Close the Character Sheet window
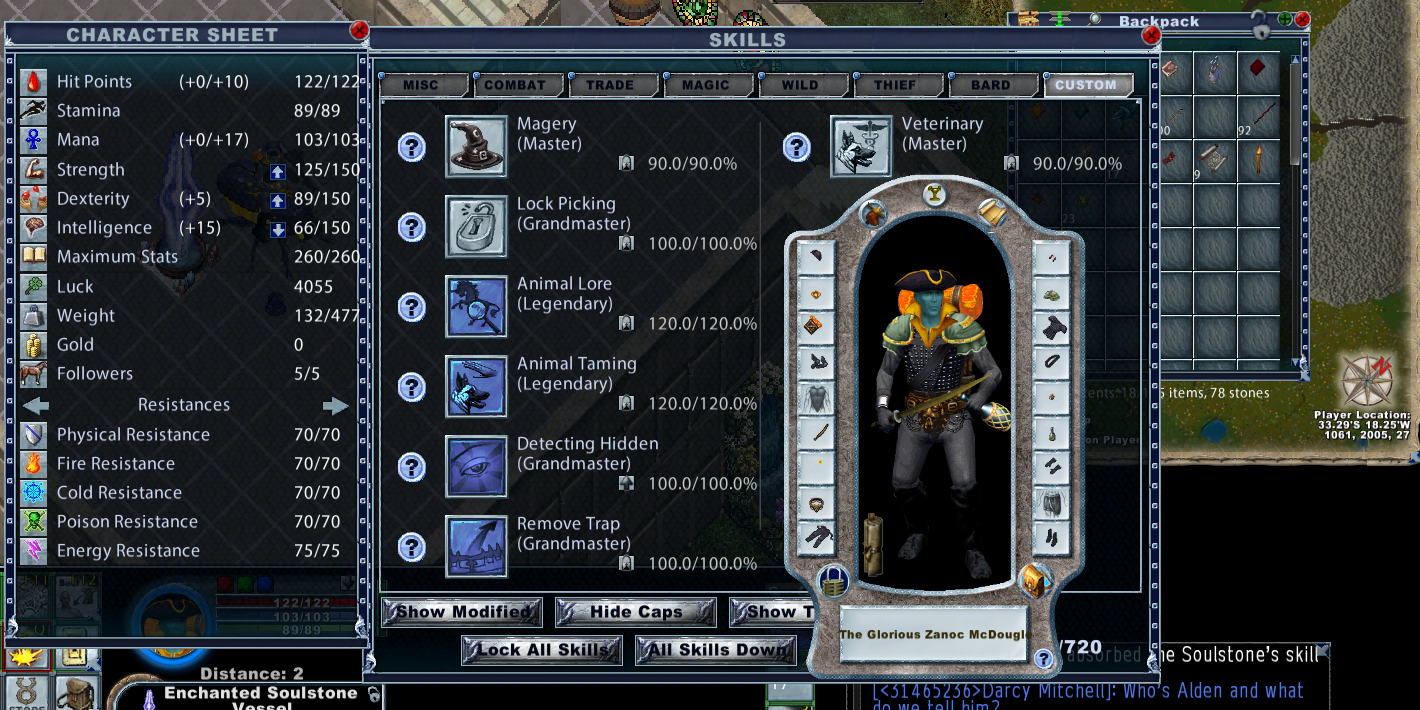This screenshot has width=1420, height=710. tap(359, 31)
